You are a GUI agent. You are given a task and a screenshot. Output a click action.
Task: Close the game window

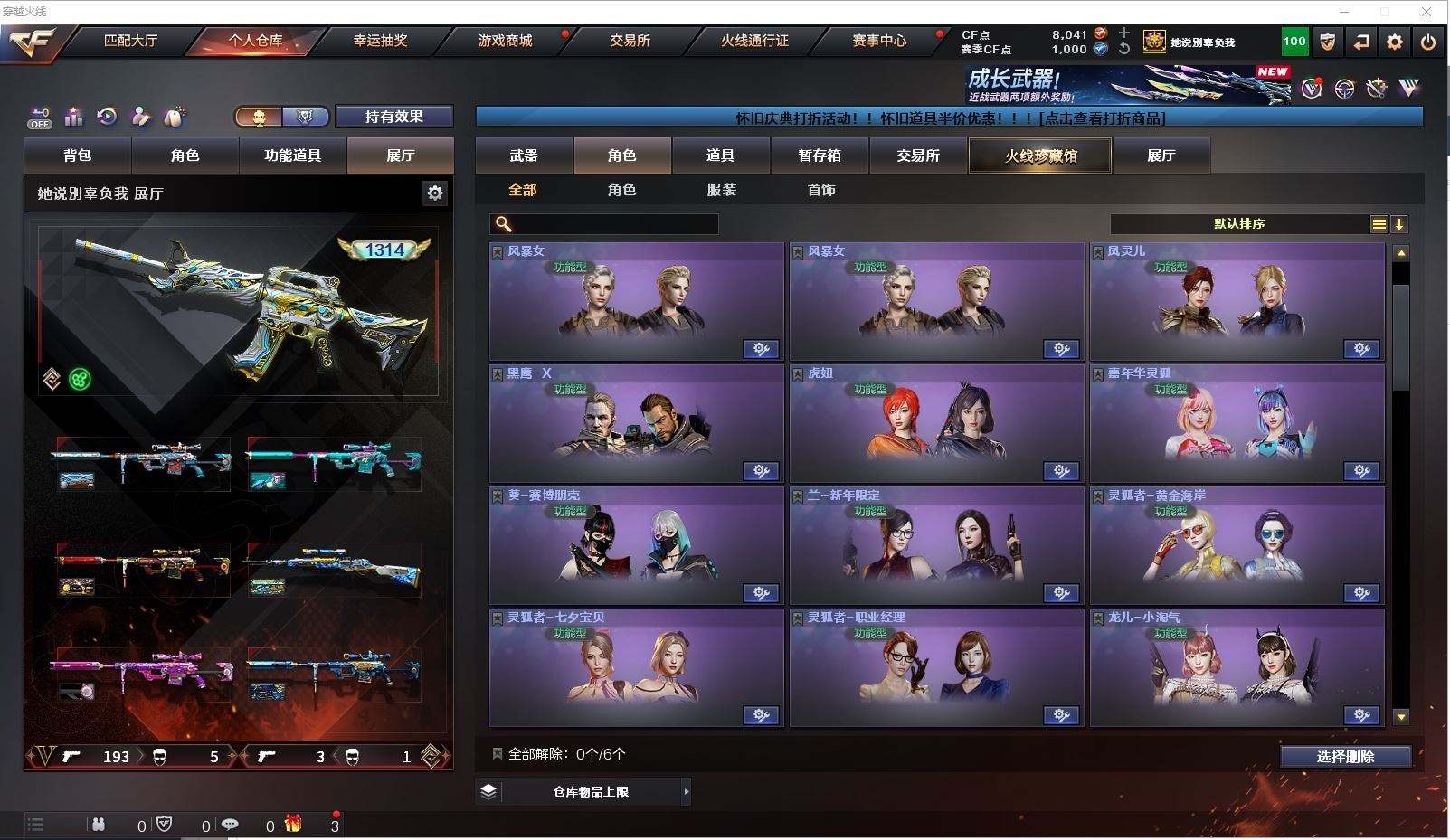coord(1426,12)
